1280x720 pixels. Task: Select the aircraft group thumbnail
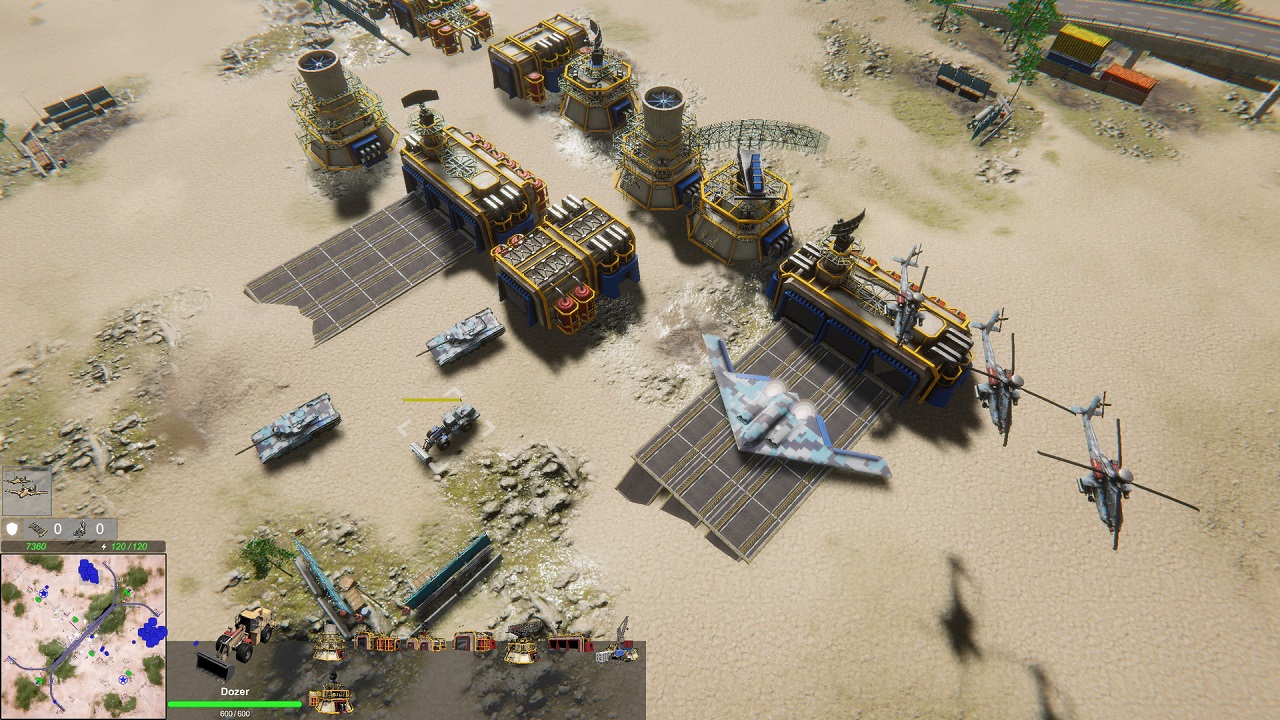[27, 492]
